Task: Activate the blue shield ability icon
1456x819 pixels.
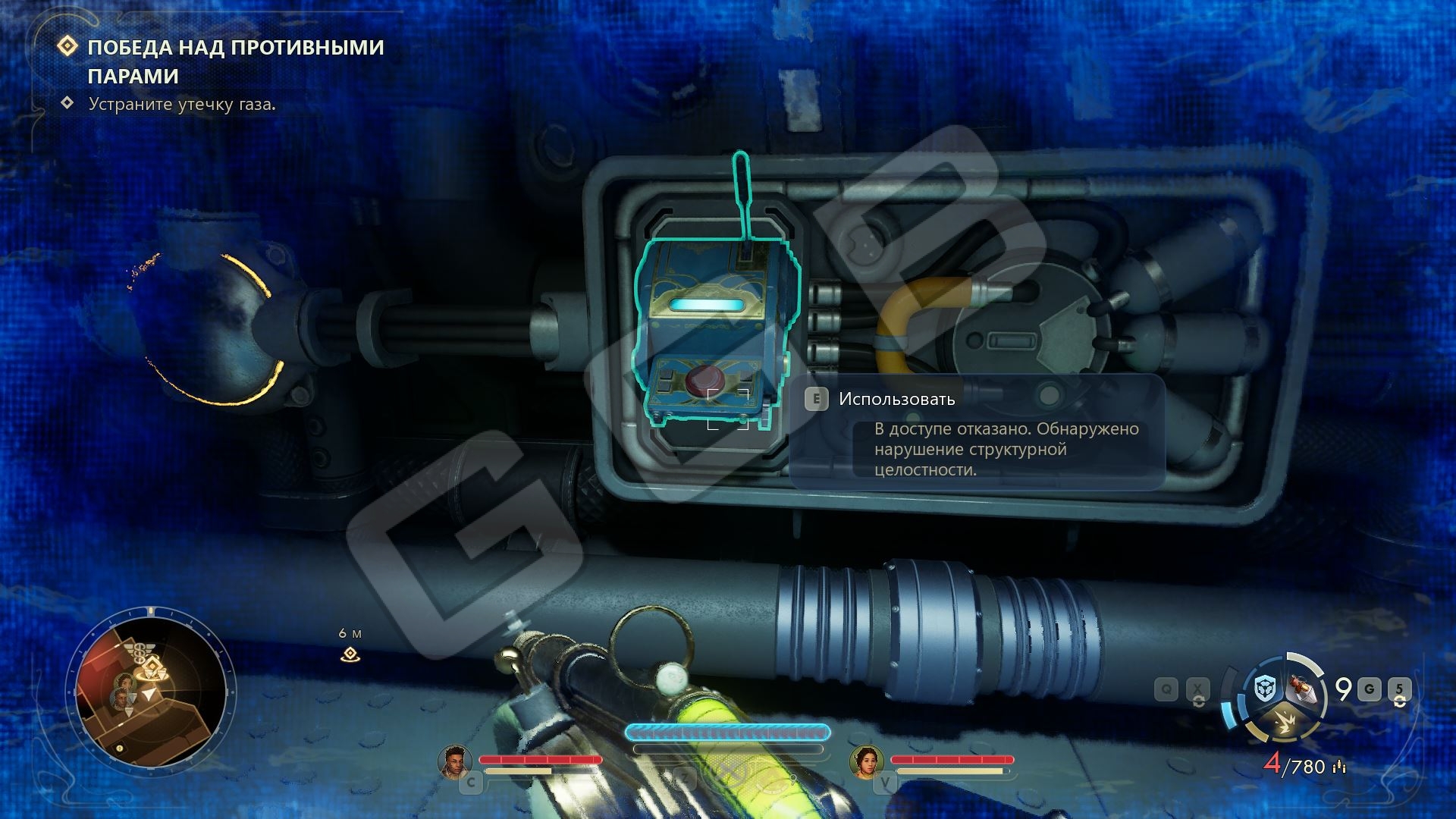Action: 1265,689
